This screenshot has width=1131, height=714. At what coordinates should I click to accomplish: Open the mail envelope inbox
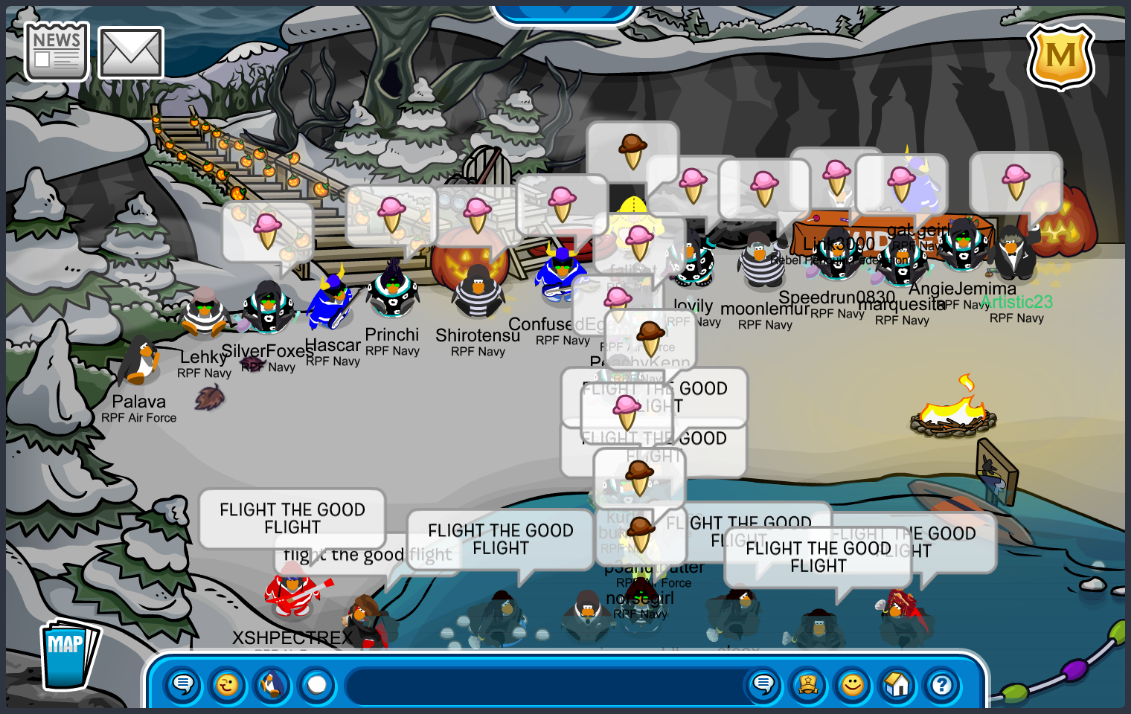(x=131, y=53)
